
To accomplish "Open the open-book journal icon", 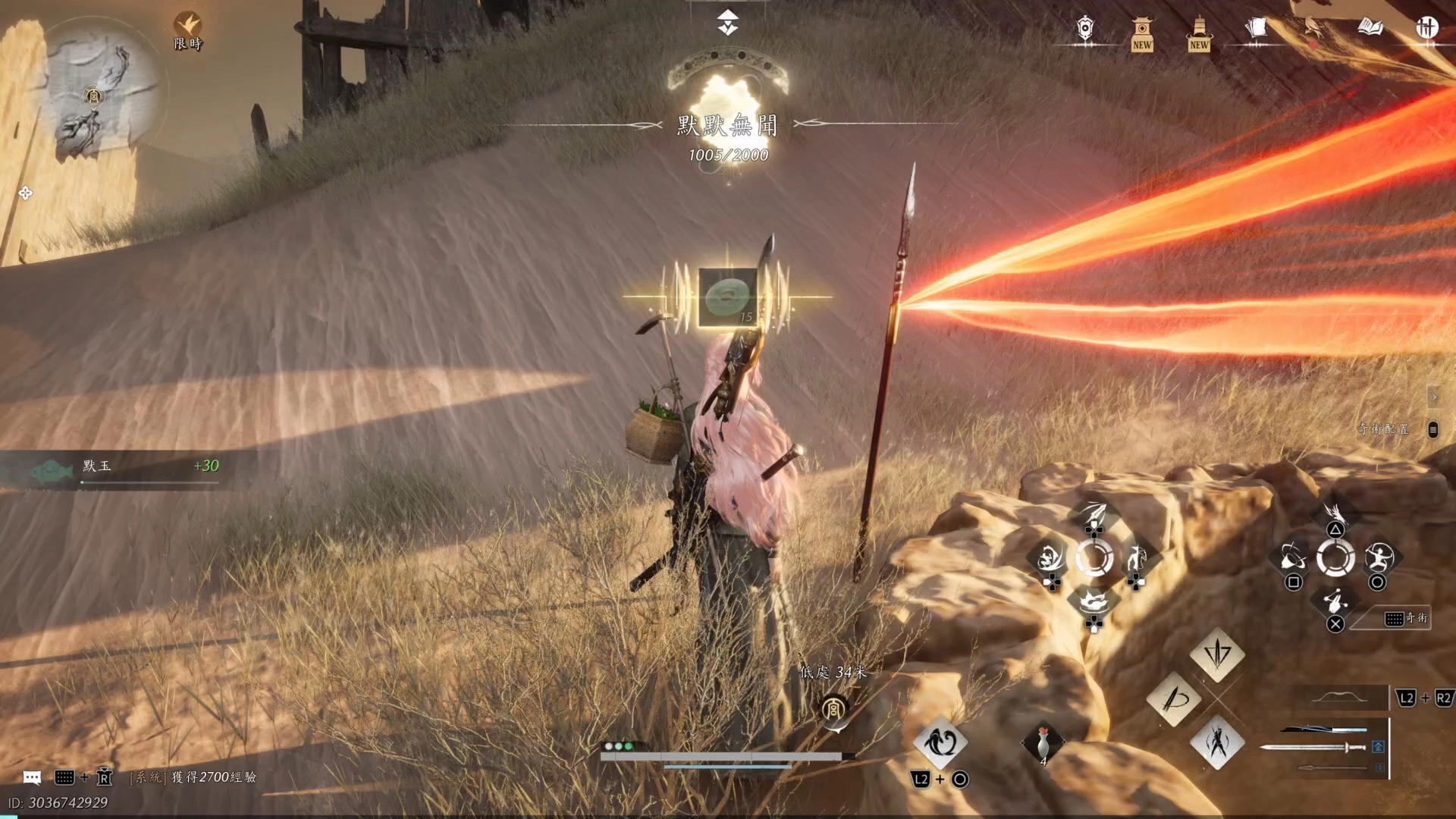I will [x=1370, y=28].
